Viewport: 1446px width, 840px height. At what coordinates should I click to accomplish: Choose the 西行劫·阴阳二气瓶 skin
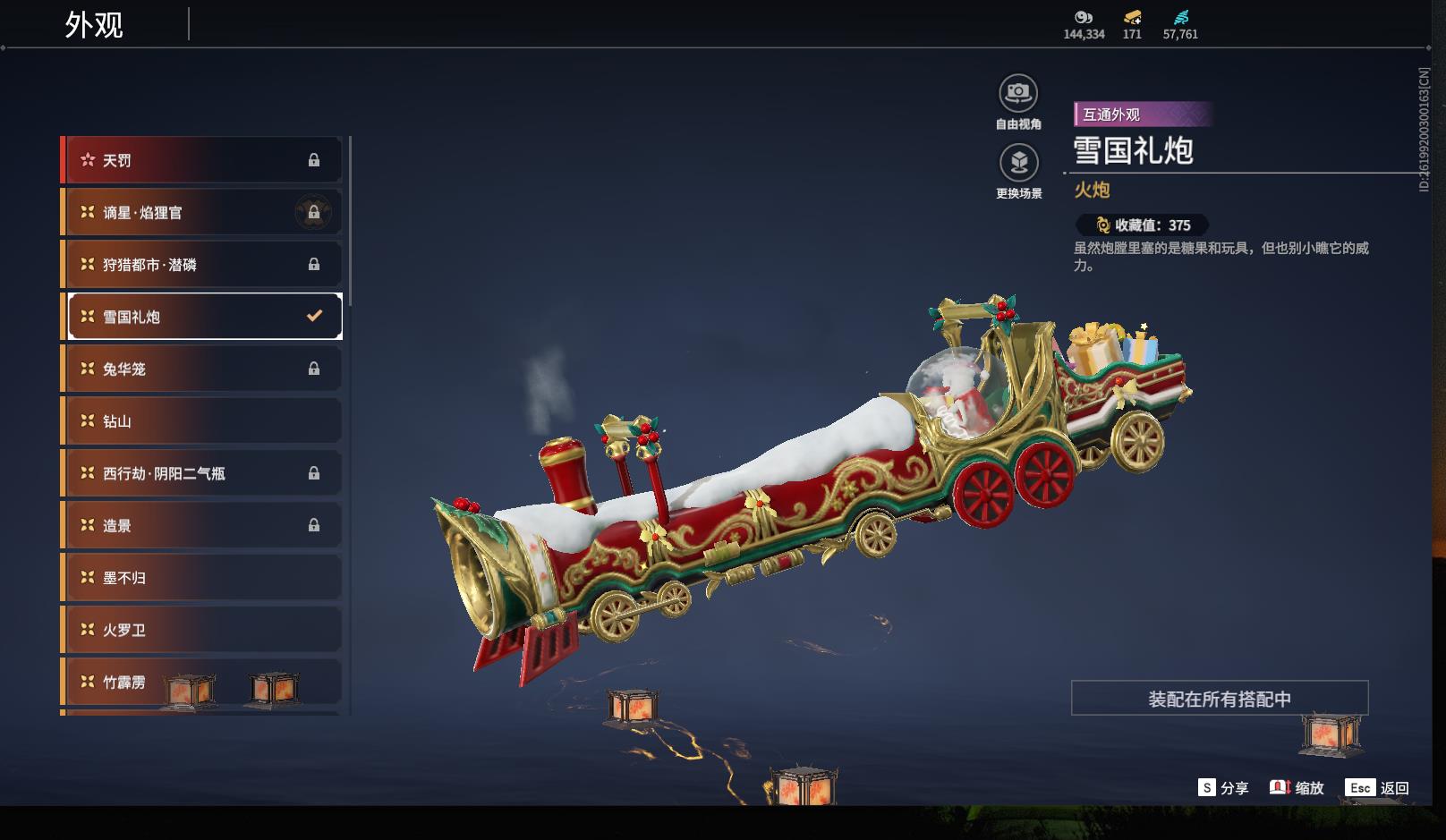201,473
